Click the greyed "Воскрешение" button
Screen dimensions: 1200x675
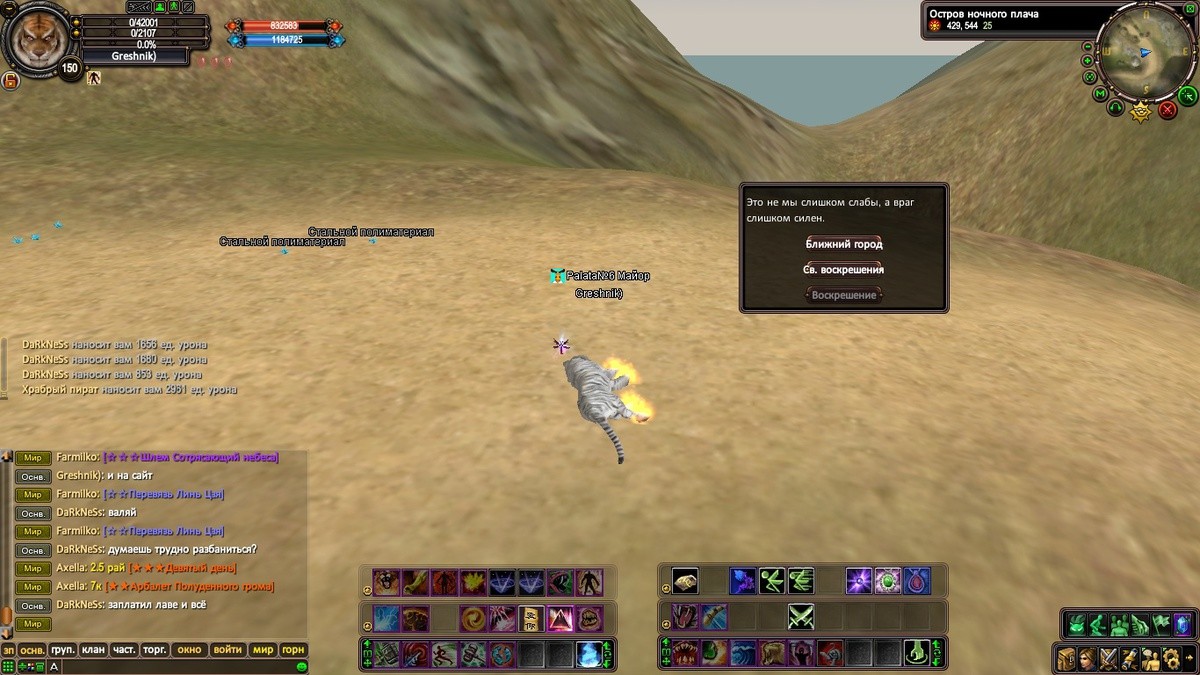click(x=844, y=296)
